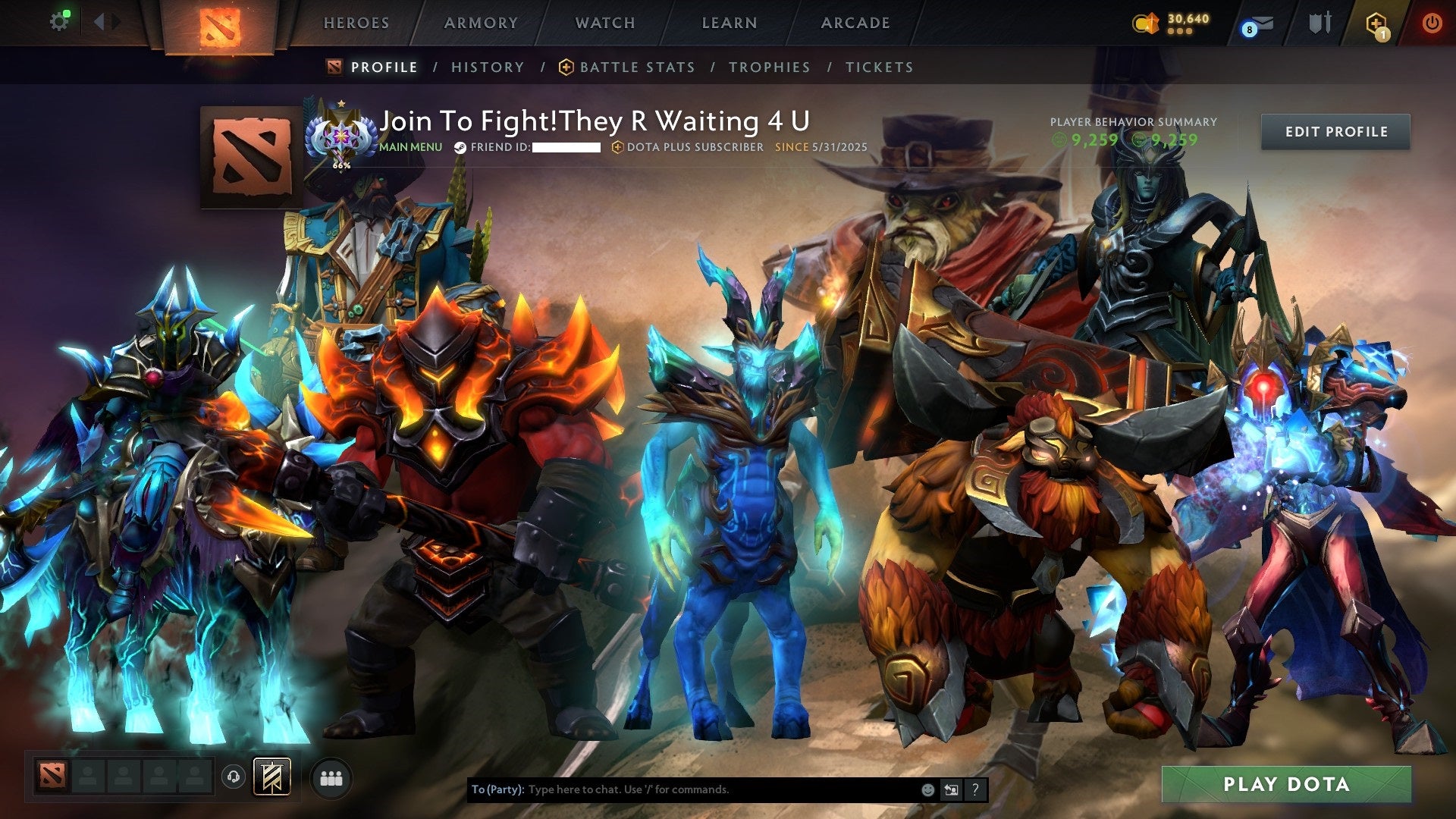Click the 66% rank progress indicator badge
The height and width of the screenshot is (819, 1456).
click(342, 136)
